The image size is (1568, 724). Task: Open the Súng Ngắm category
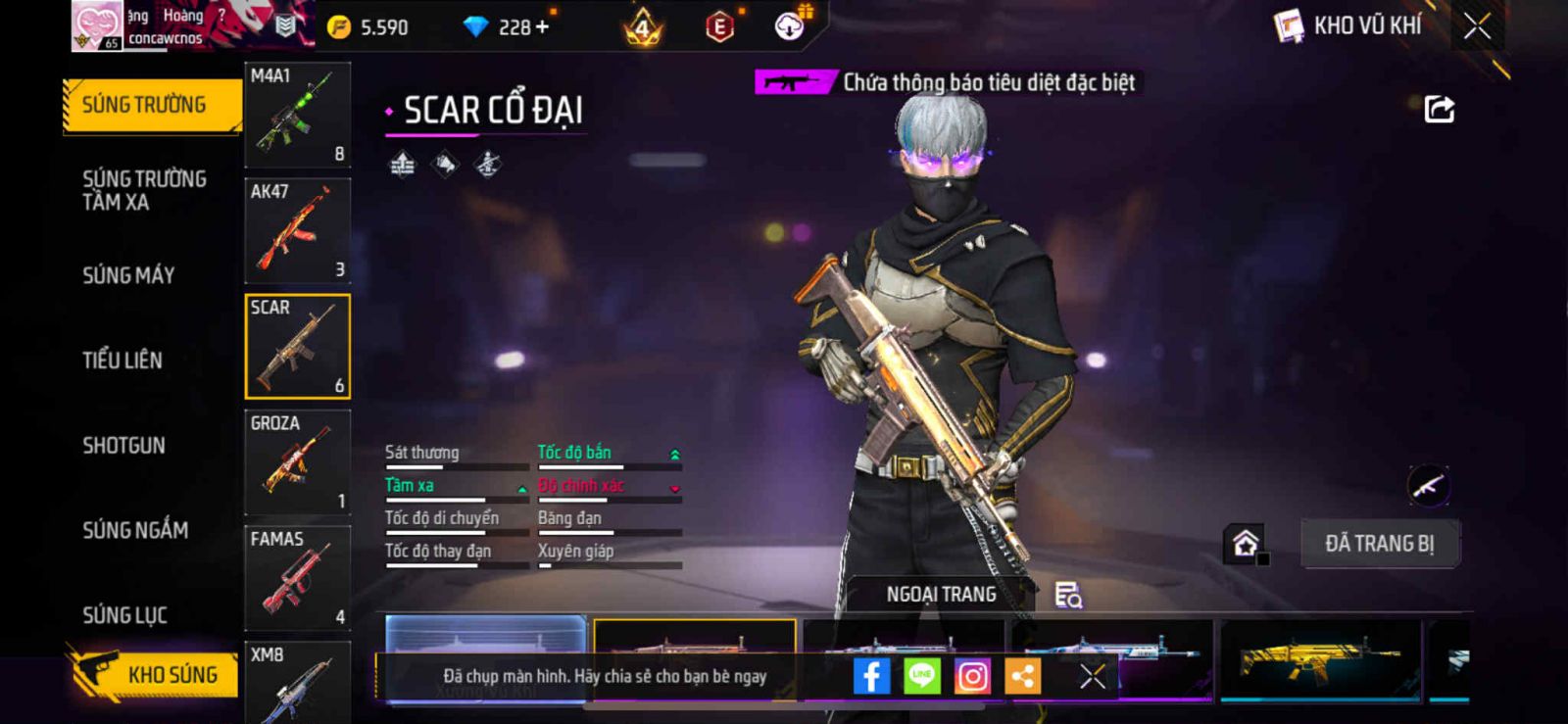[135, 530]
